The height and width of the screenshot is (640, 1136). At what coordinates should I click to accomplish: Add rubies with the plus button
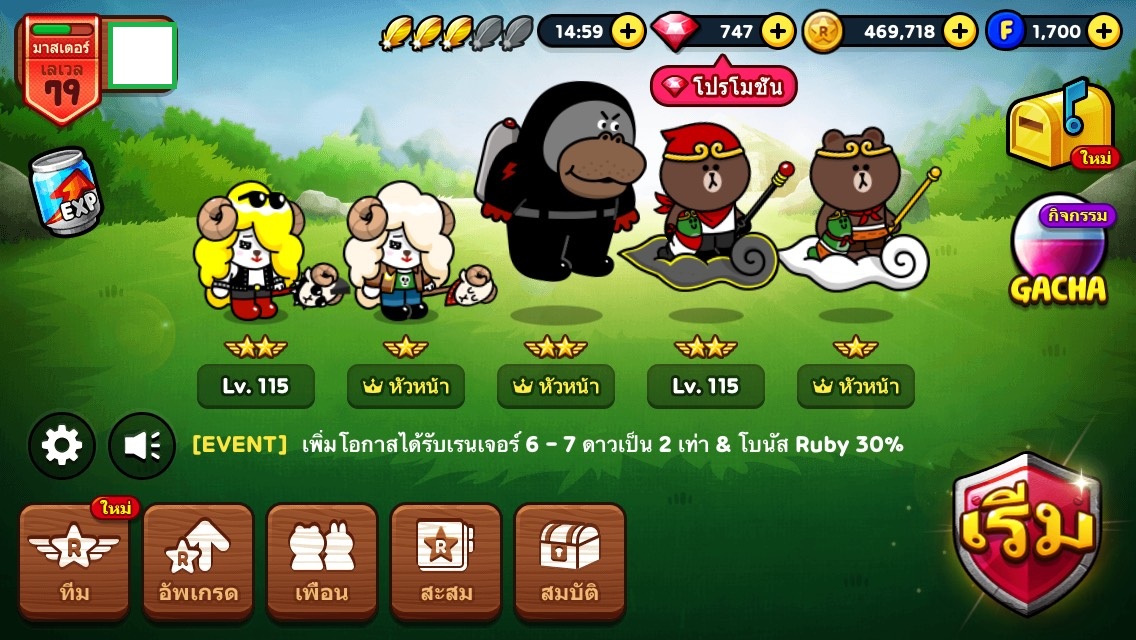pyautogui.click(x=778, y=31)
